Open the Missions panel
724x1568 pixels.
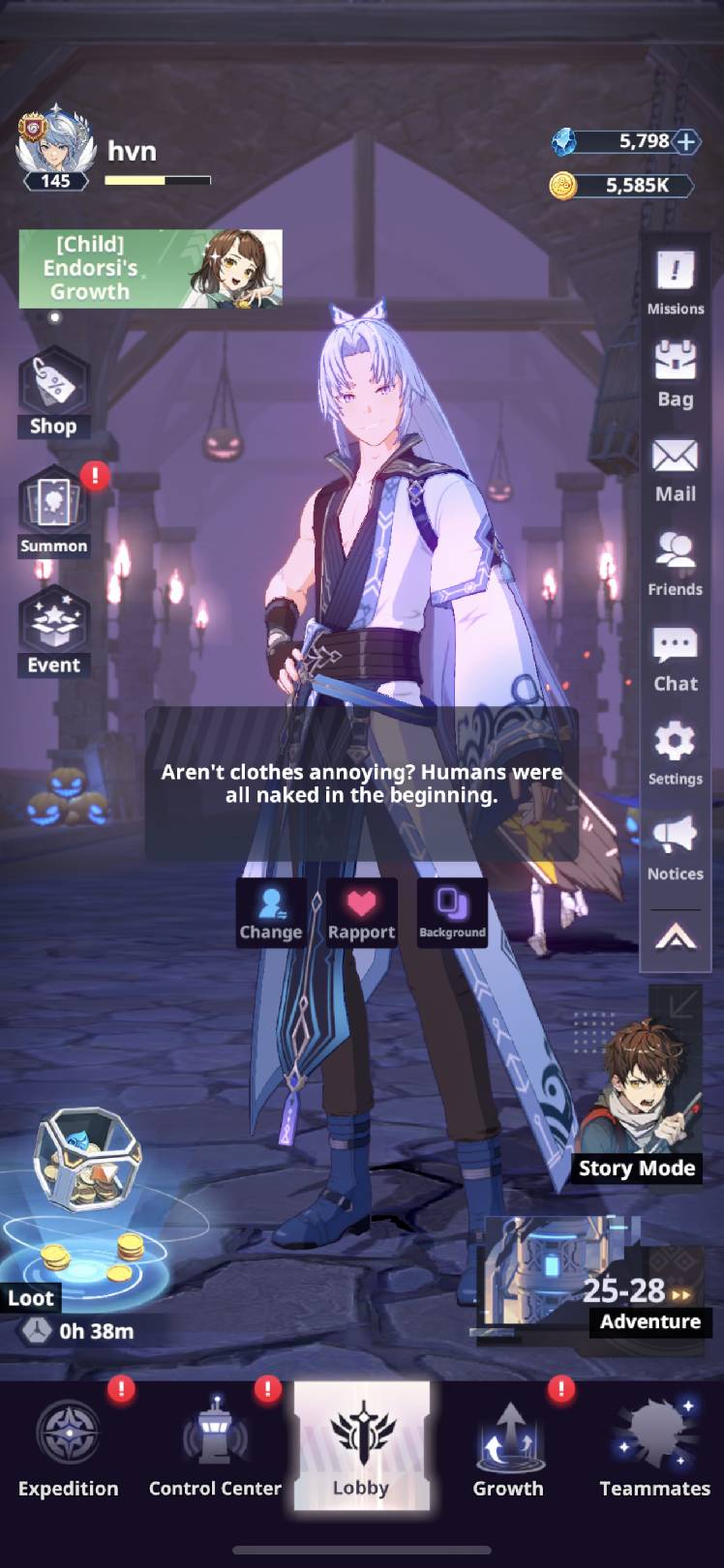[x=675, y=281]
